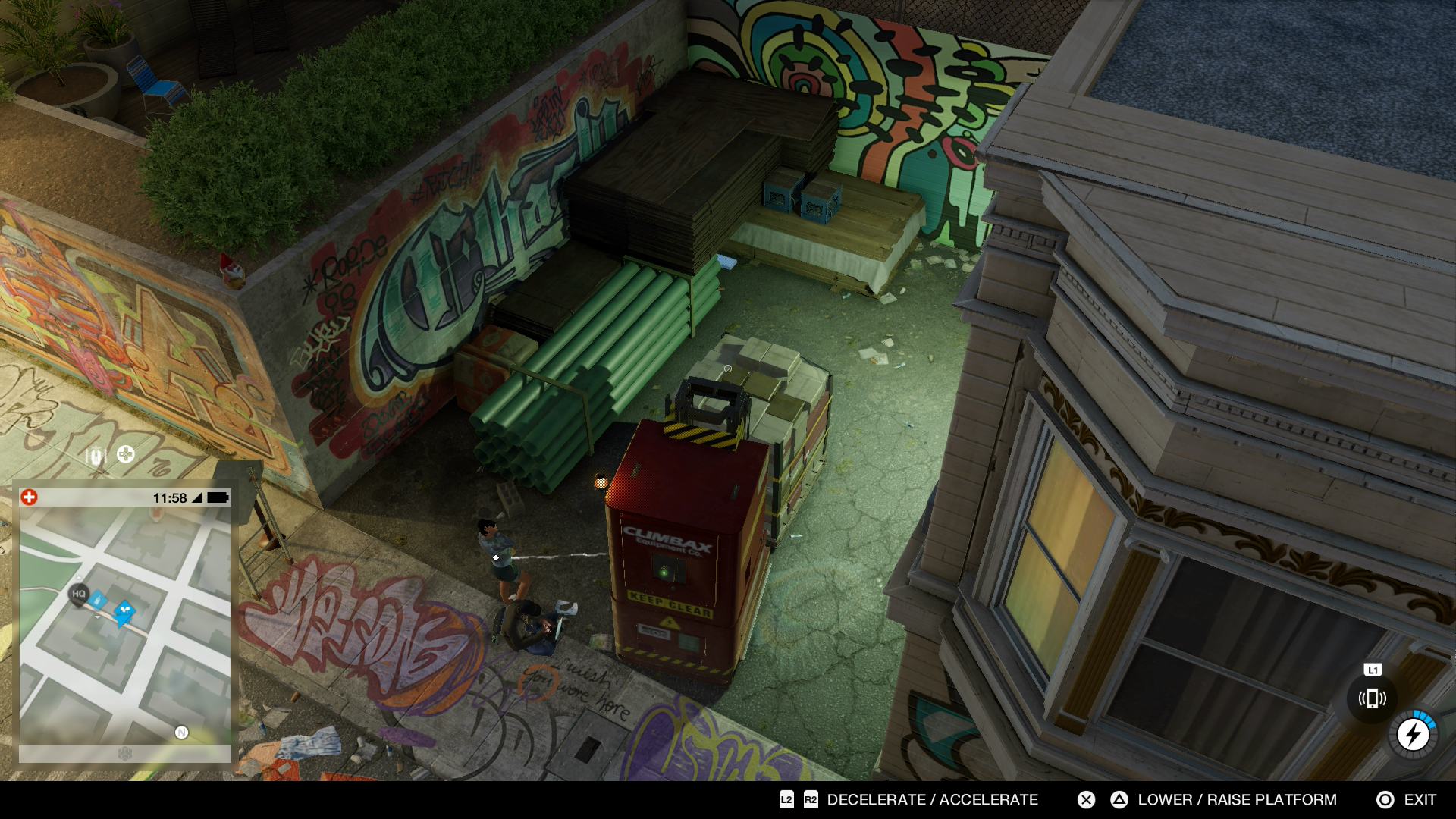Click the DECELERATE / ACCELERATE label
The height and width of the screenshot is (819, 1456).
point(933,800)
